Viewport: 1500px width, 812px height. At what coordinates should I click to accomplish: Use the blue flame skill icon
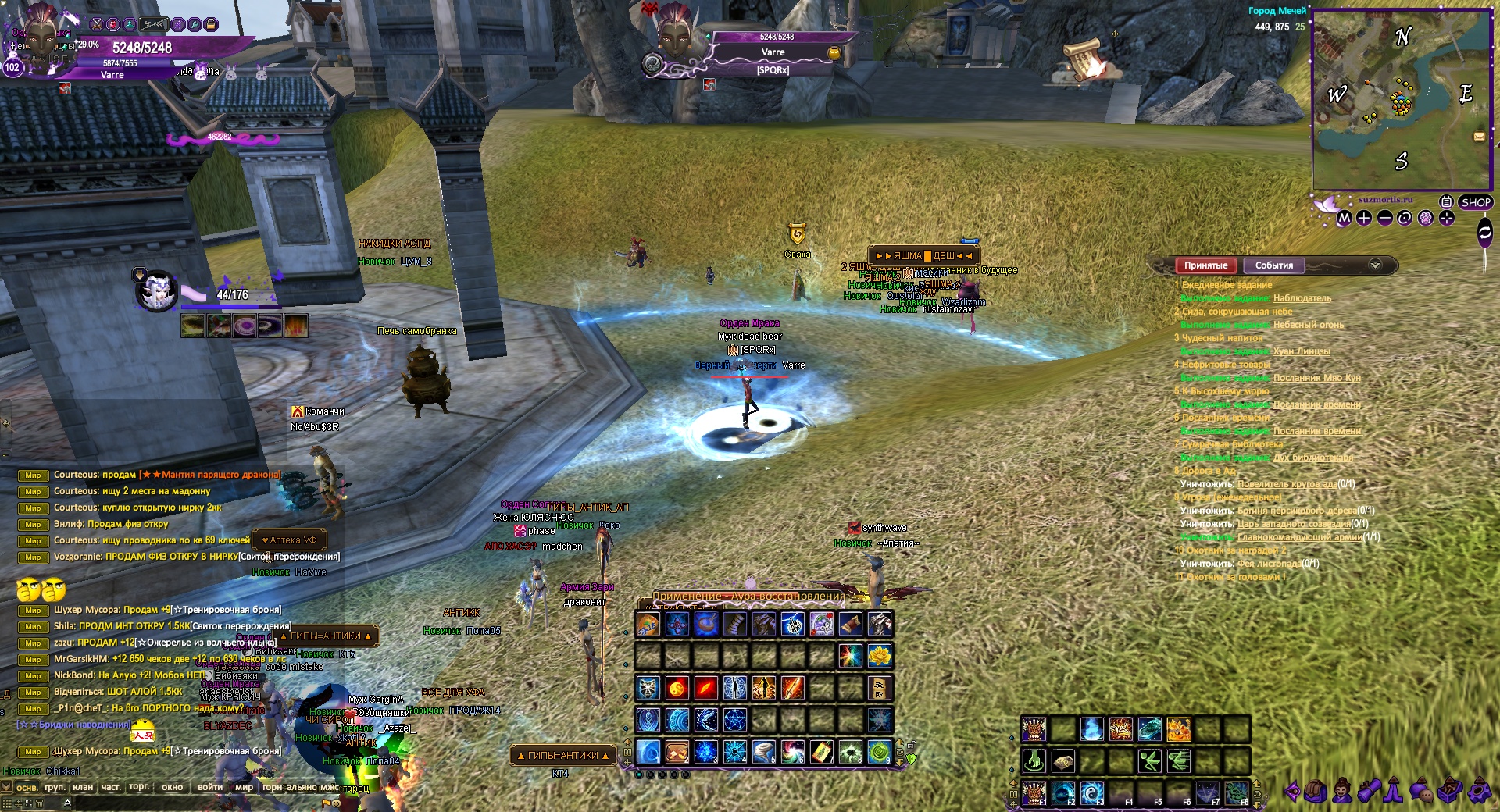(x=1091, y=729)
